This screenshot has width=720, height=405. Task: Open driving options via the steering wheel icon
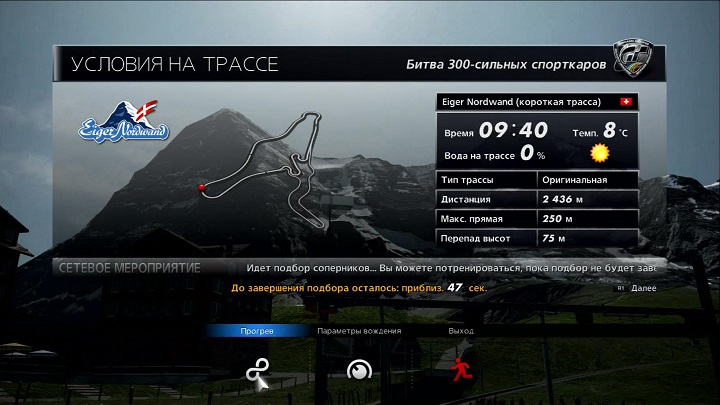(358, 371)
